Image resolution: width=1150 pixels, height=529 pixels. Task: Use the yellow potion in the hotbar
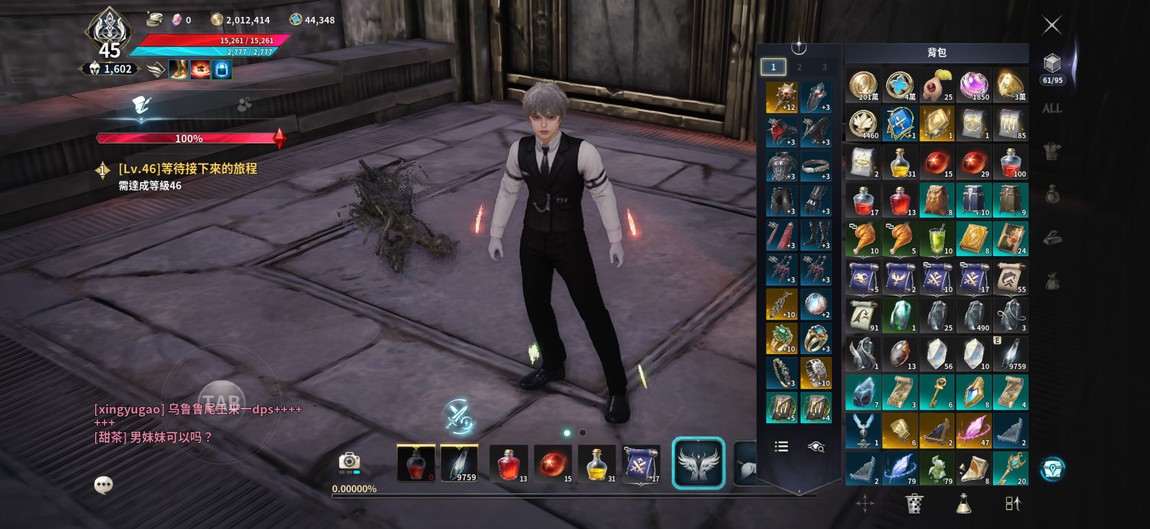coord(596,464)
